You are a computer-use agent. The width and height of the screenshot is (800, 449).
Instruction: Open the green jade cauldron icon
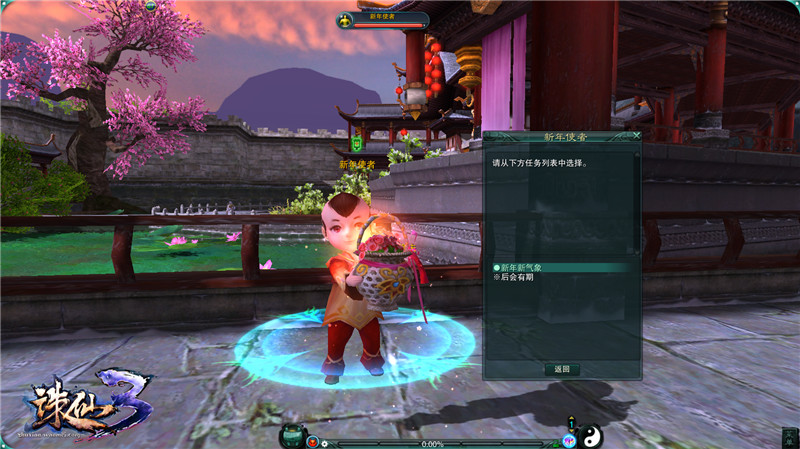294,435
